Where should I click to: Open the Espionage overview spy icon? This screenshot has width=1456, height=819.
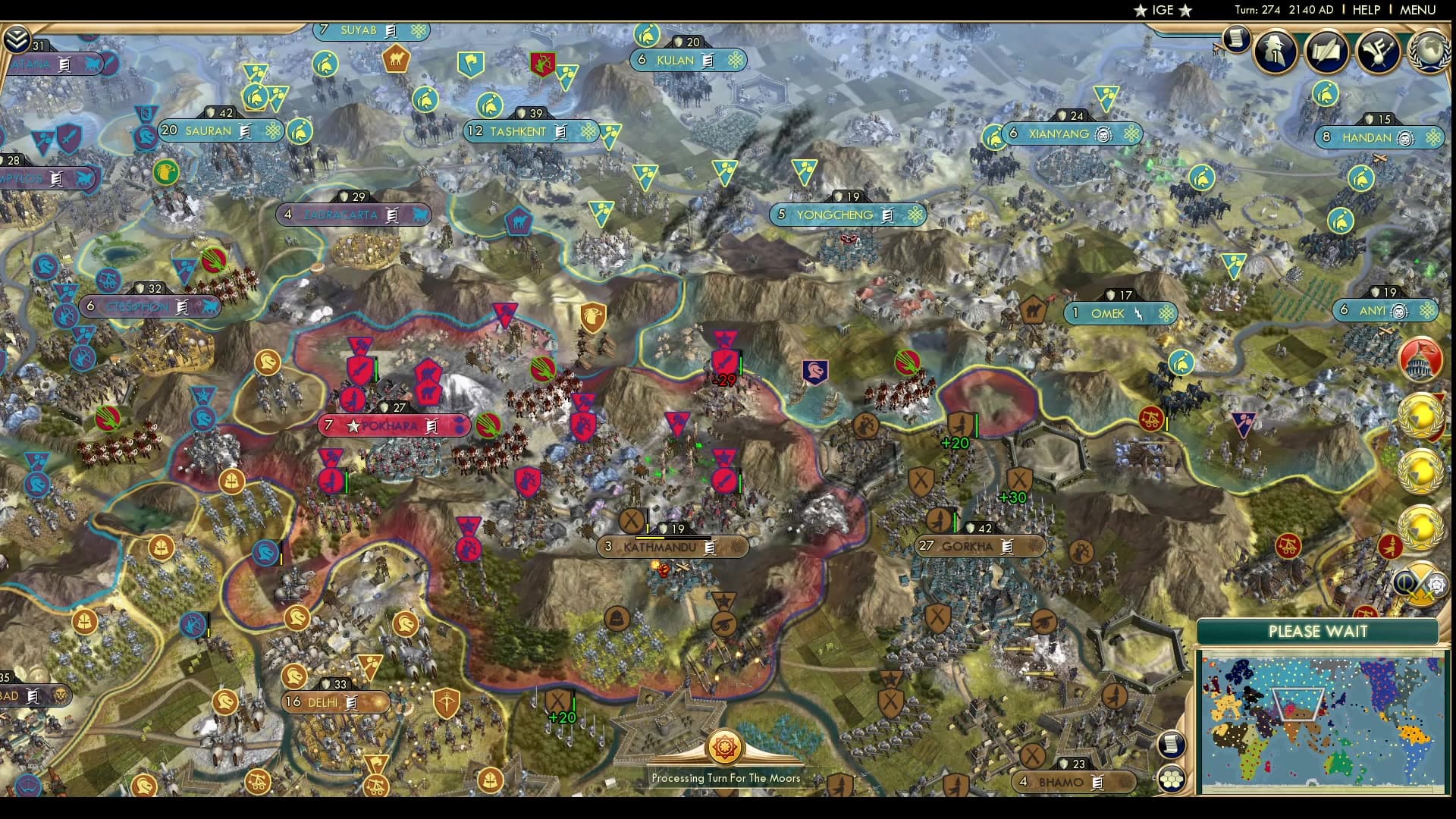pos(1275,52)
